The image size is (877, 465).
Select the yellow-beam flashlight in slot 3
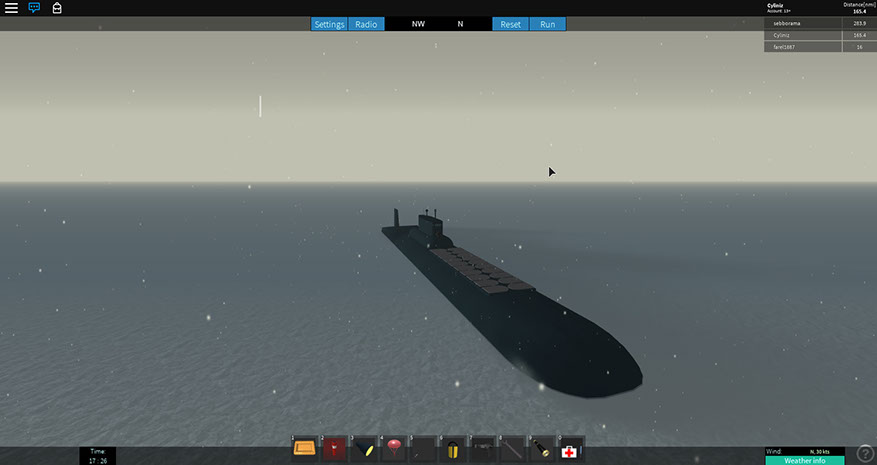point(364,449)
